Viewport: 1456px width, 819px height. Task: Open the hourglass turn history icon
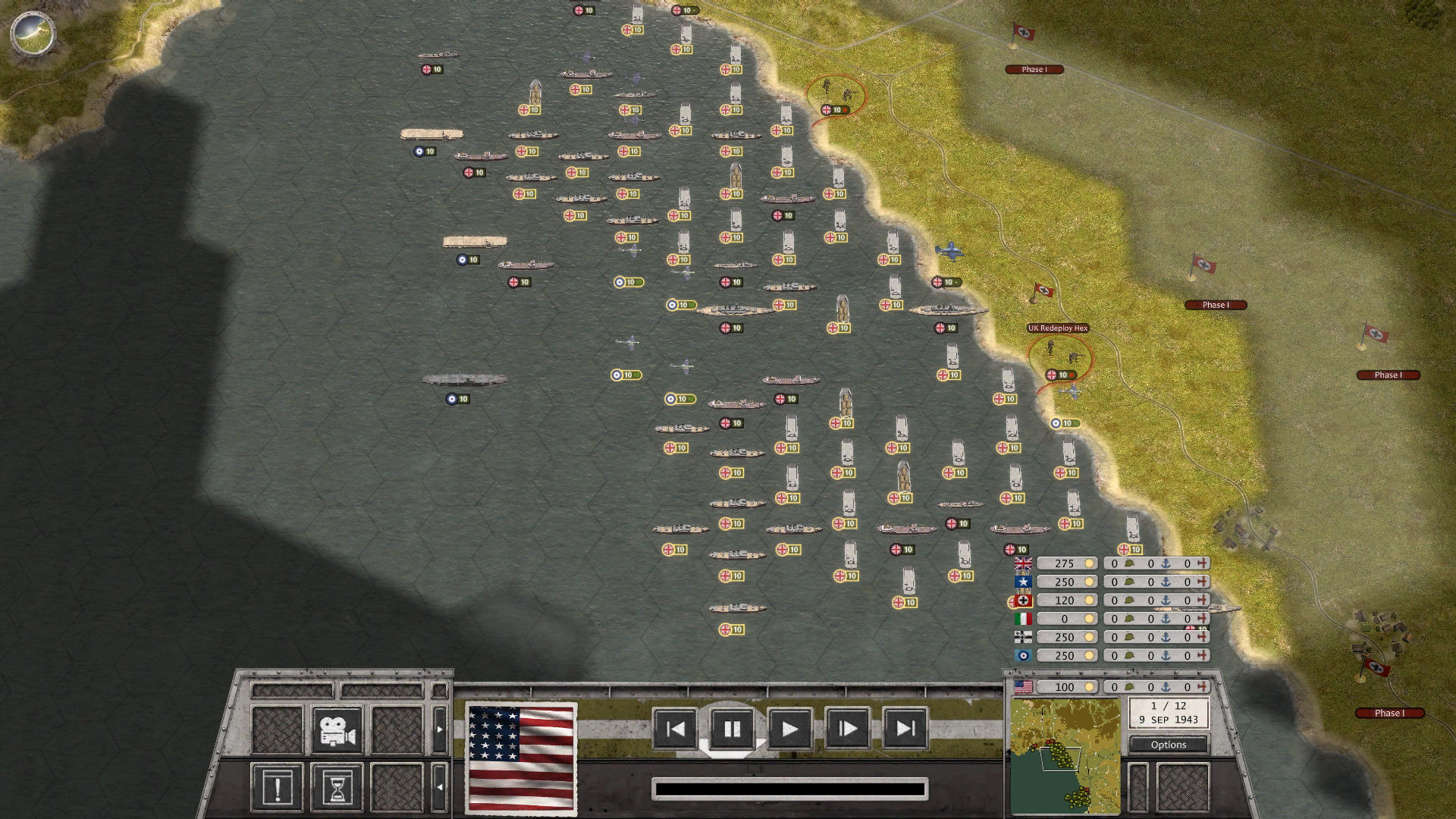click(x=338, y=786)
